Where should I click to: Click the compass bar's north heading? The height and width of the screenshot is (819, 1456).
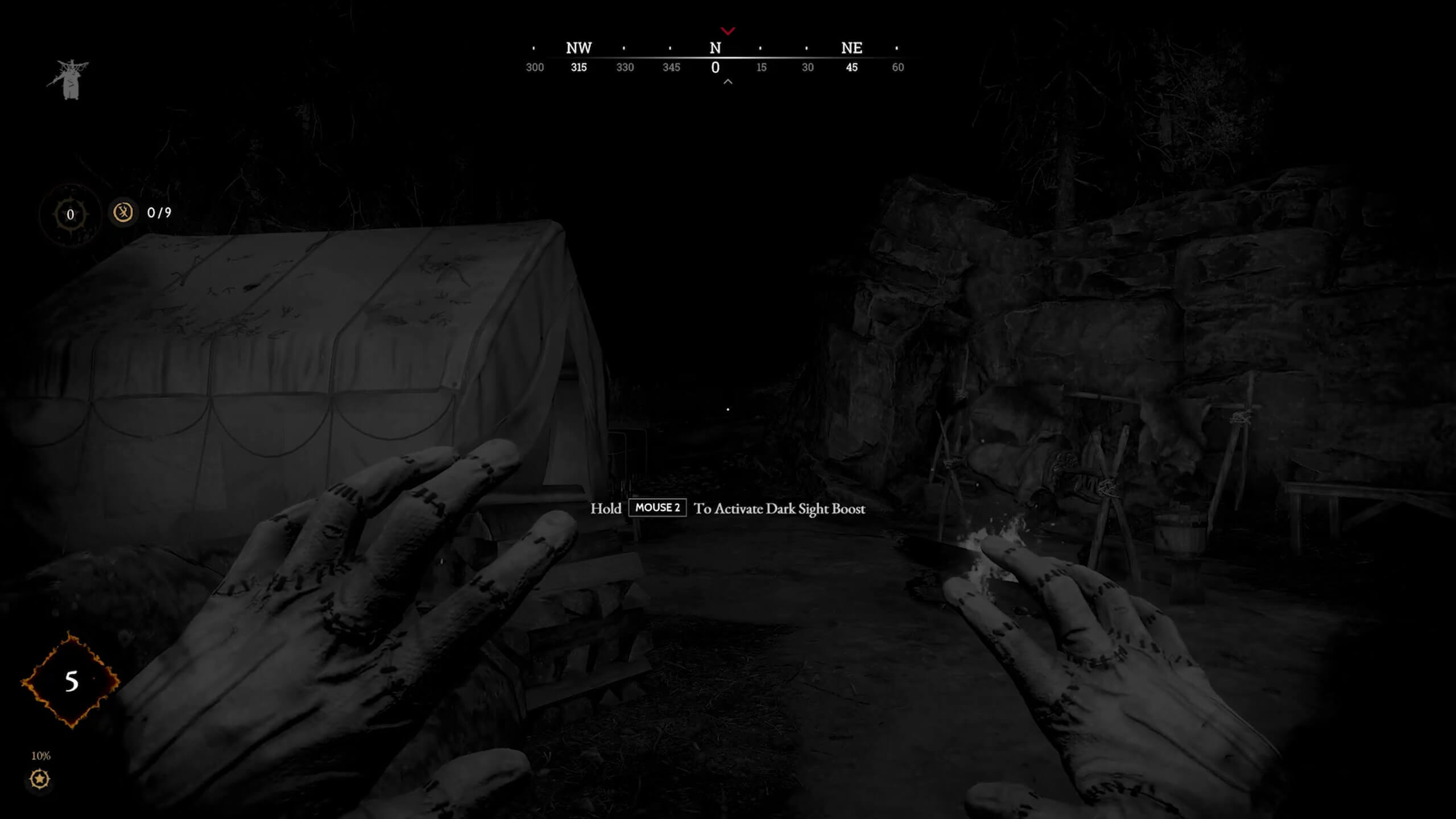[715, 49]
